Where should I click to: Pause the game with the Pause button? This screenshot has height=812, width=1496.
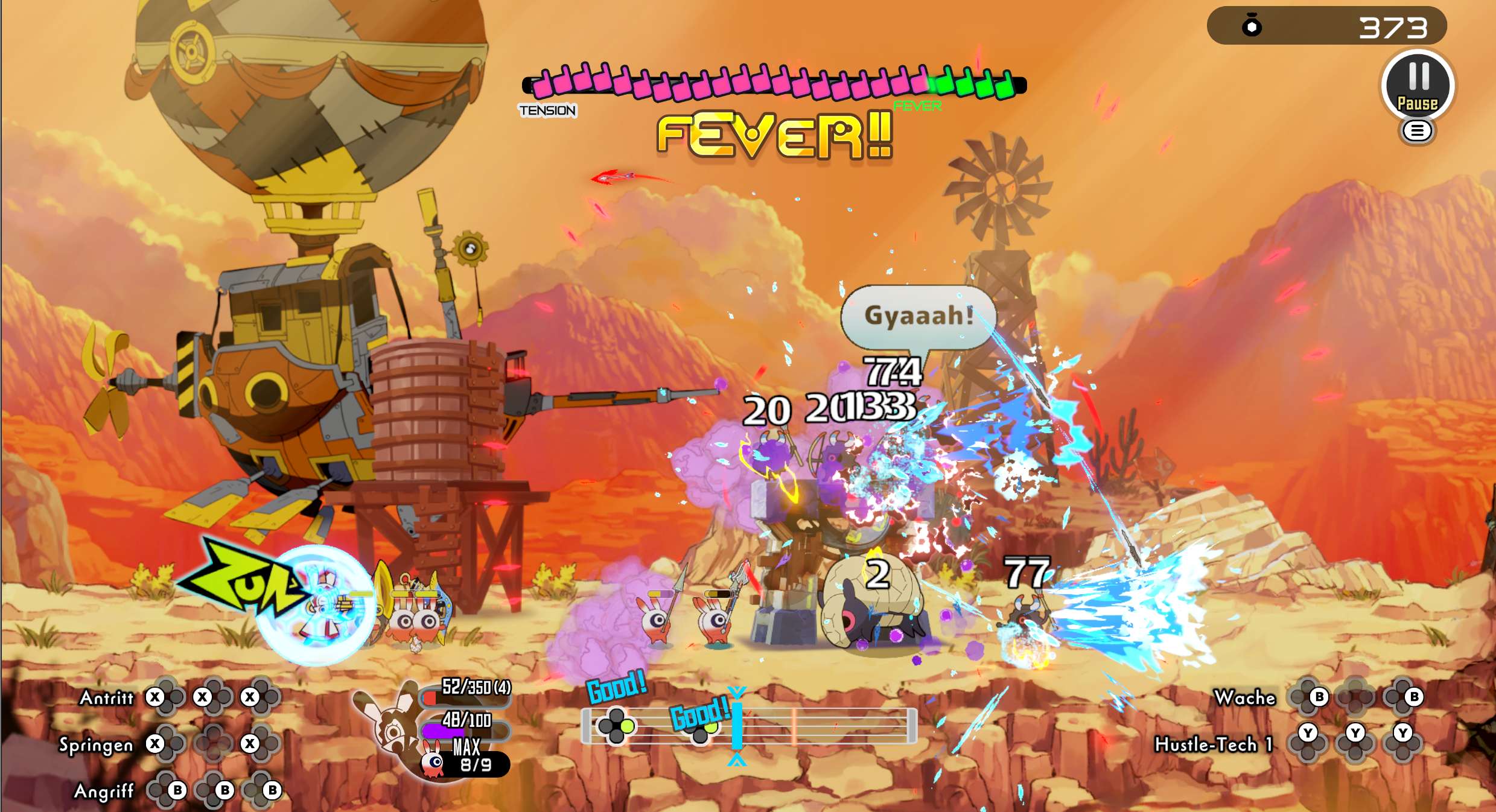1418,86
